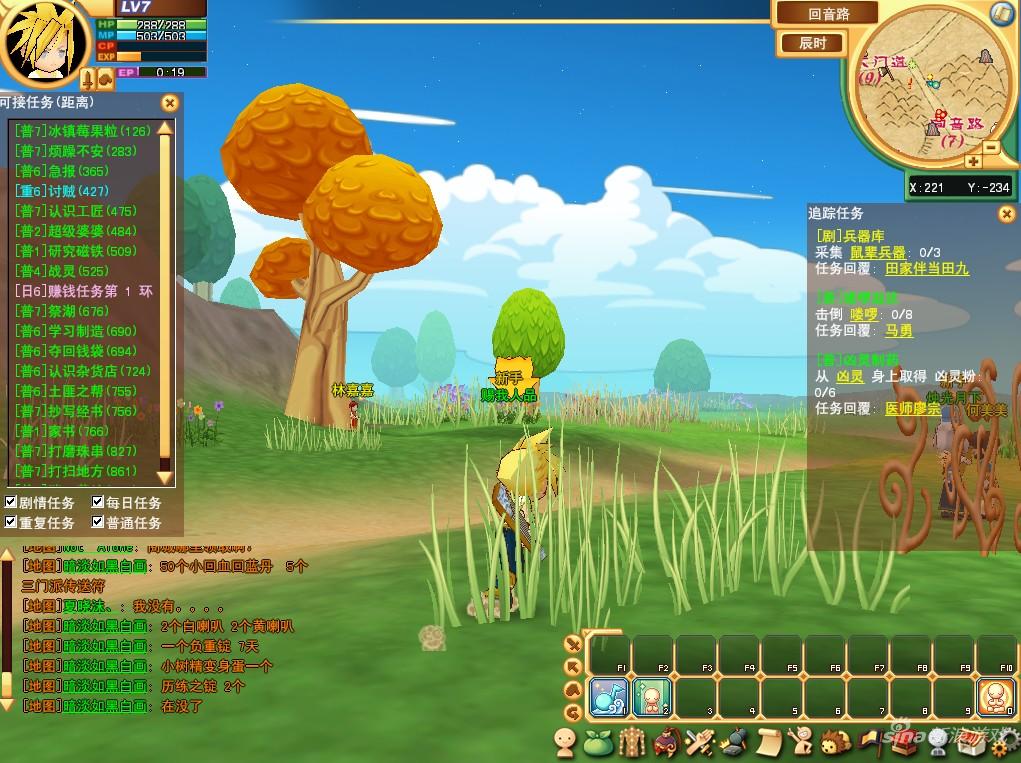The width and height of the screenshot is (1021, 763).
Task: Follow the 田家伴当田九 NPC link
Action: point(927,269)
